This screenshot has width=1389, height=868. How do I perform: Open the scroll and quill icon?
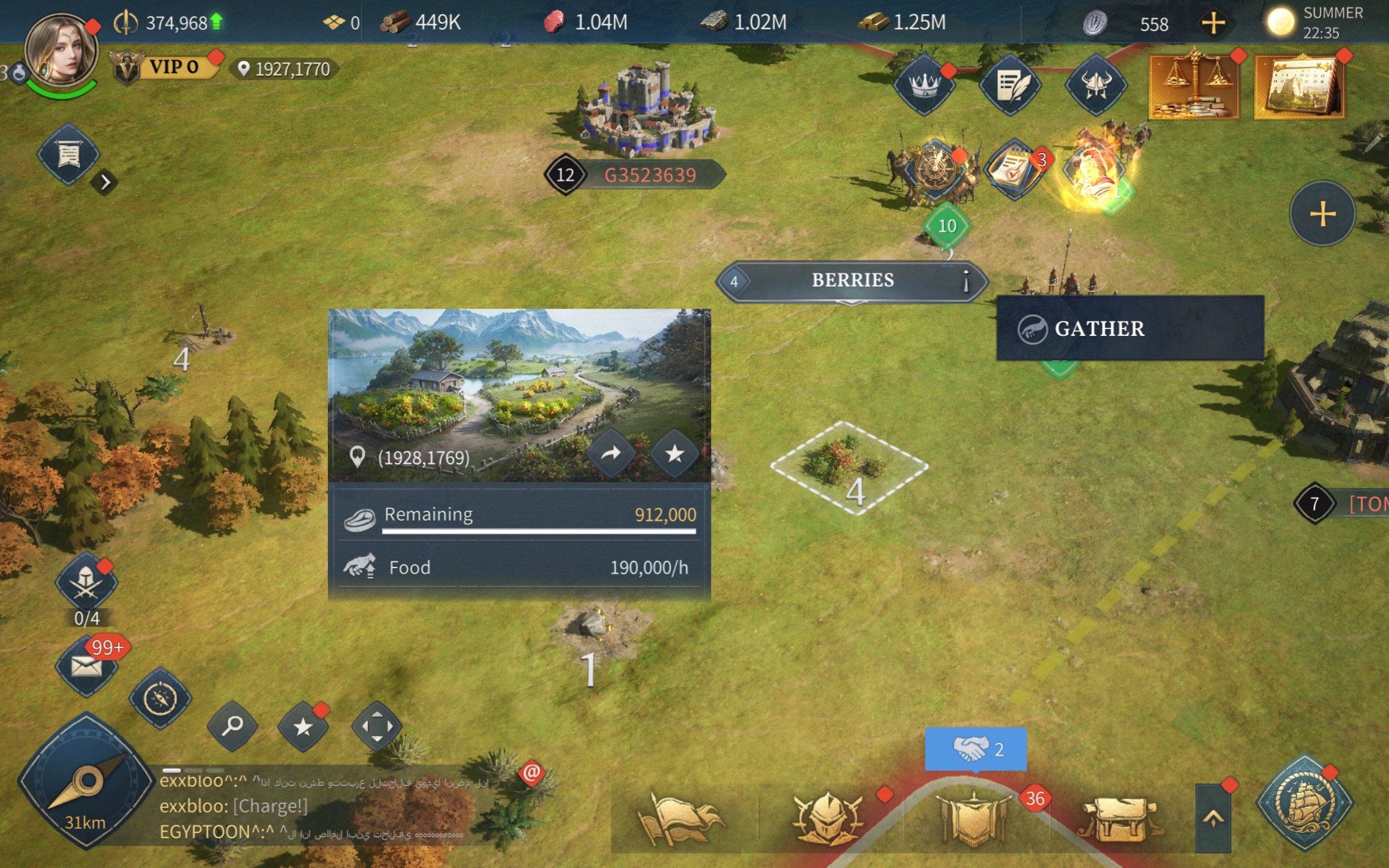(1010, 85)
